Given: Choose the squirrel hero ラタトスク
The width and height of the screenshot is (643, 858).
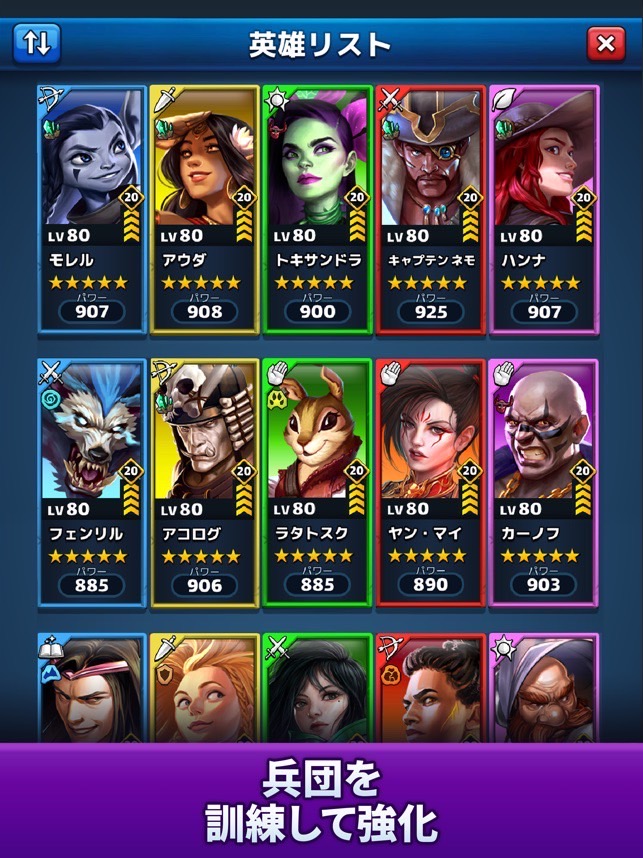Looking at the screenshot, I should click(317, 482).
